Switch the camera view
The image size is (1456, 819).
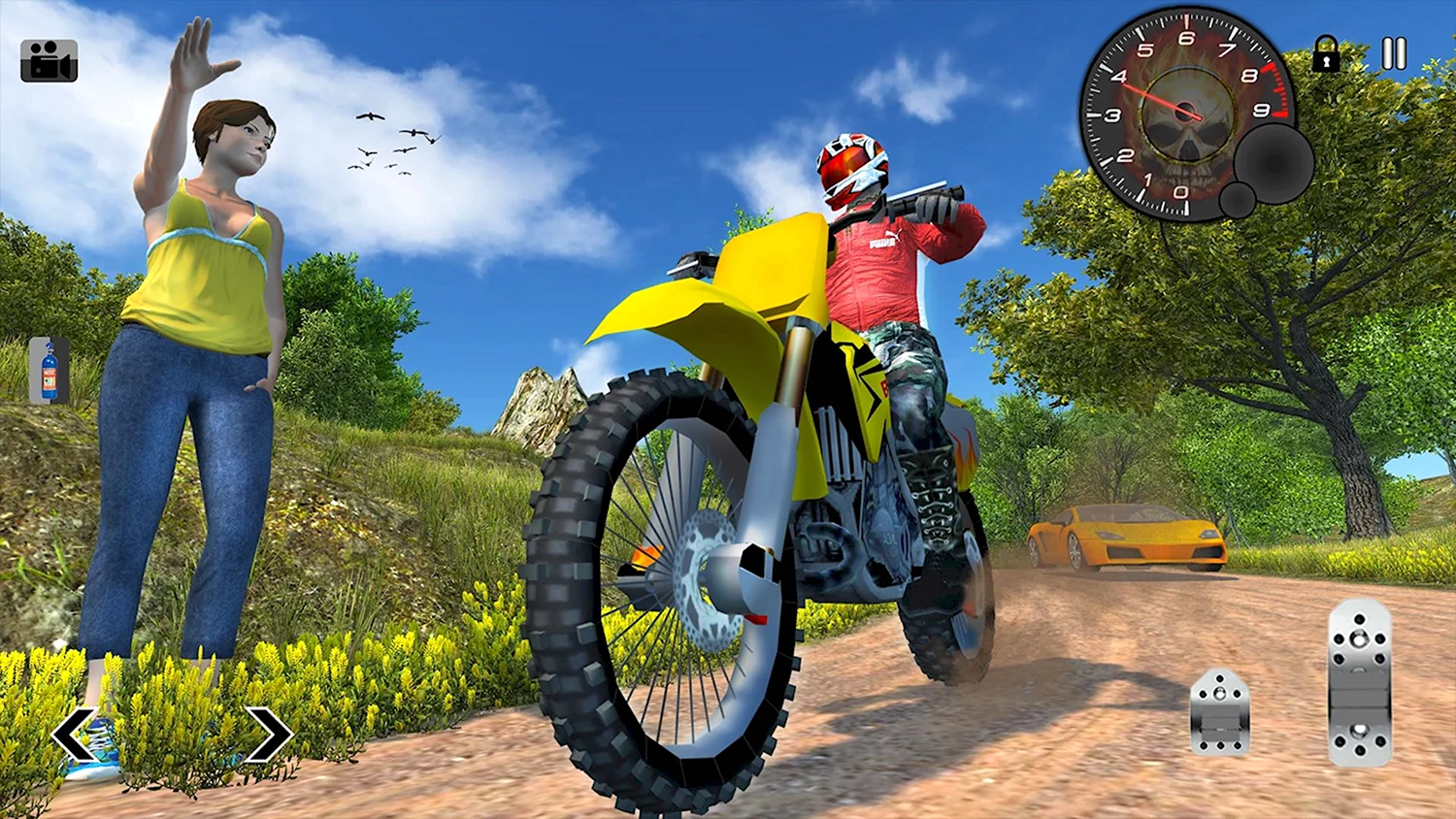point(49,60)
